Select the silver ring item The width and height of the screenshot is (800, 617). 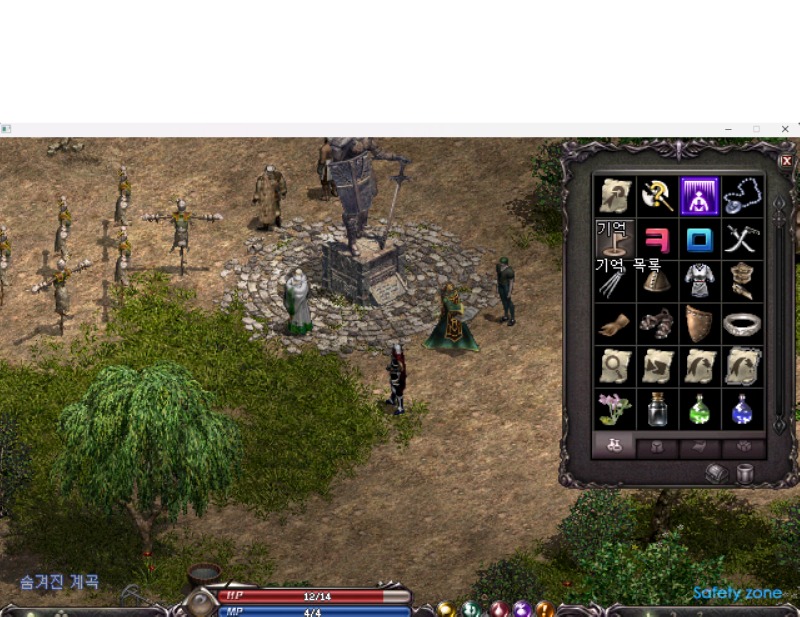[742, 324]
